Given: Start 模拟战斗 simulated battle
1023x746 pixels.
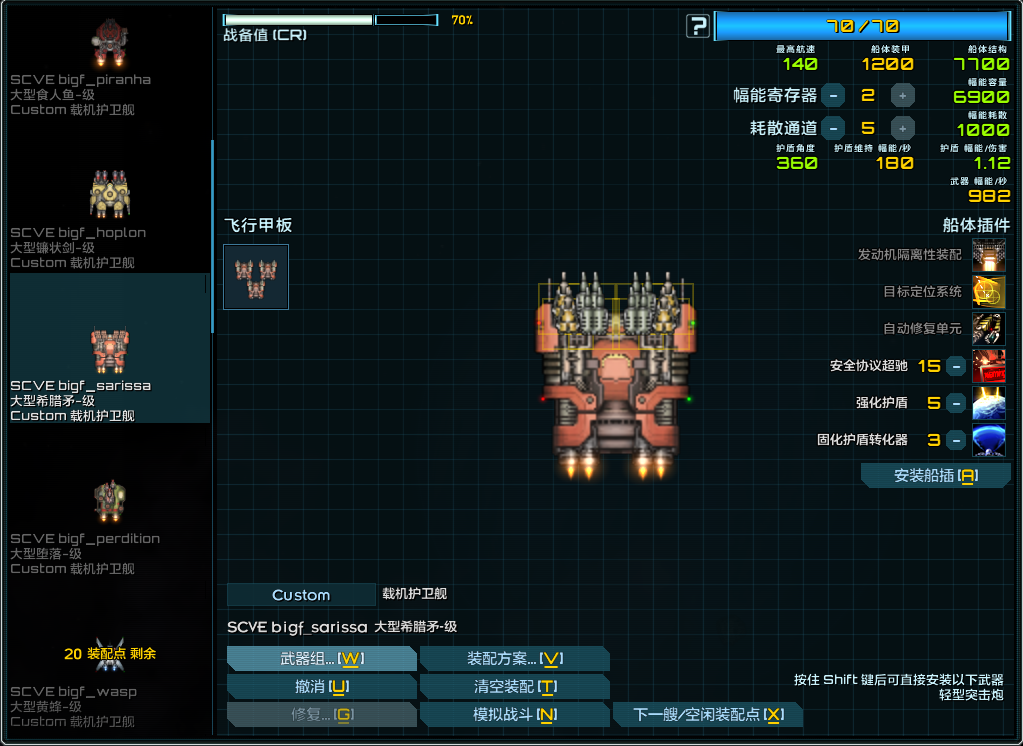Looking at the screenshot, I should pyautogui.click(x=514, y=714).
